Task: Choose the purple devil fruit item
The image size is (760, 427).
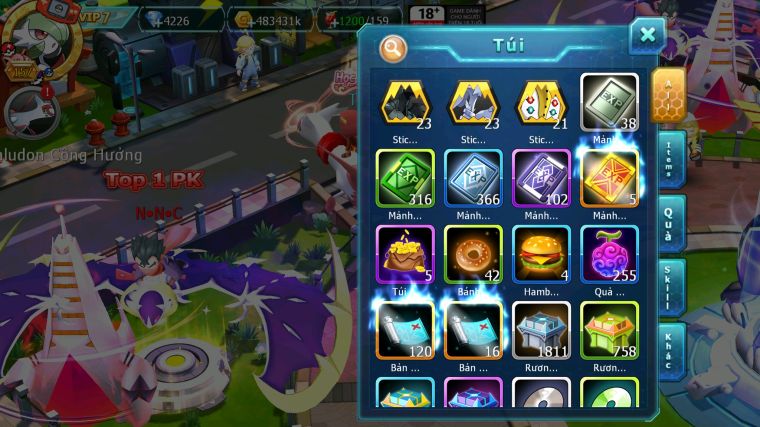Action: click(x=609, y=252)
